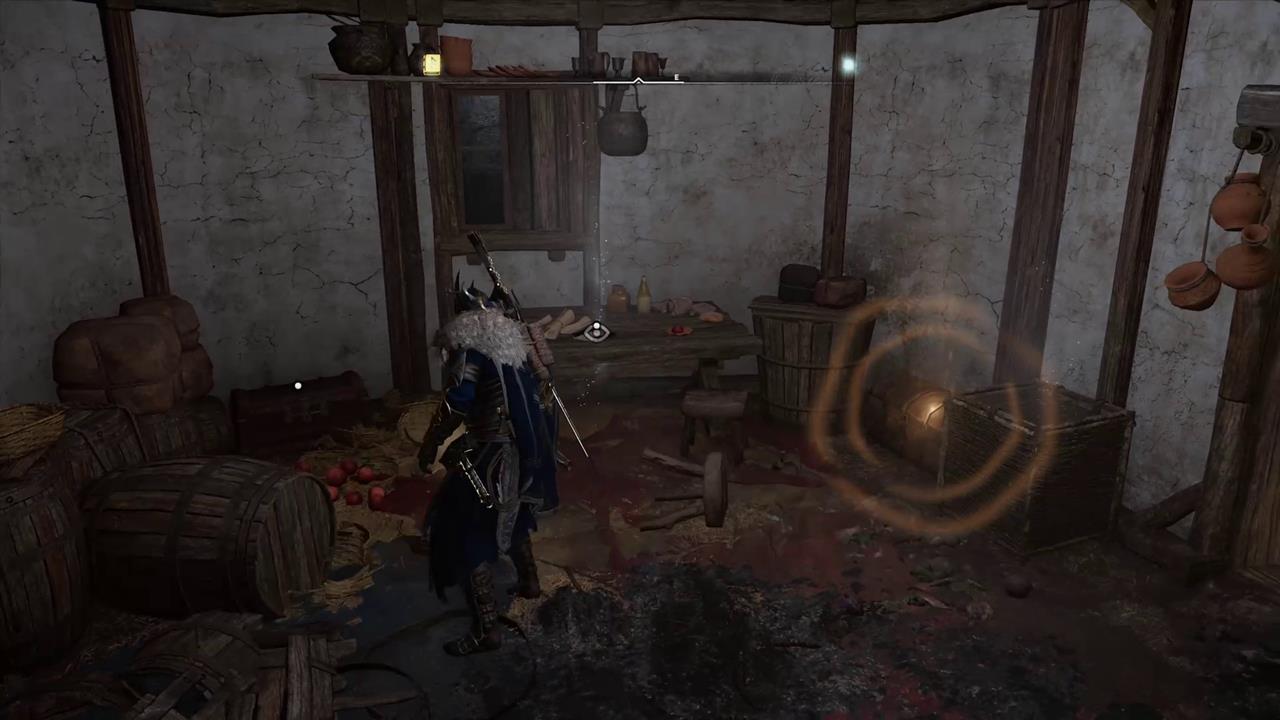Click the white dot loot marker
Viewport: 1280px width, 720px height.
coord(298,385)
